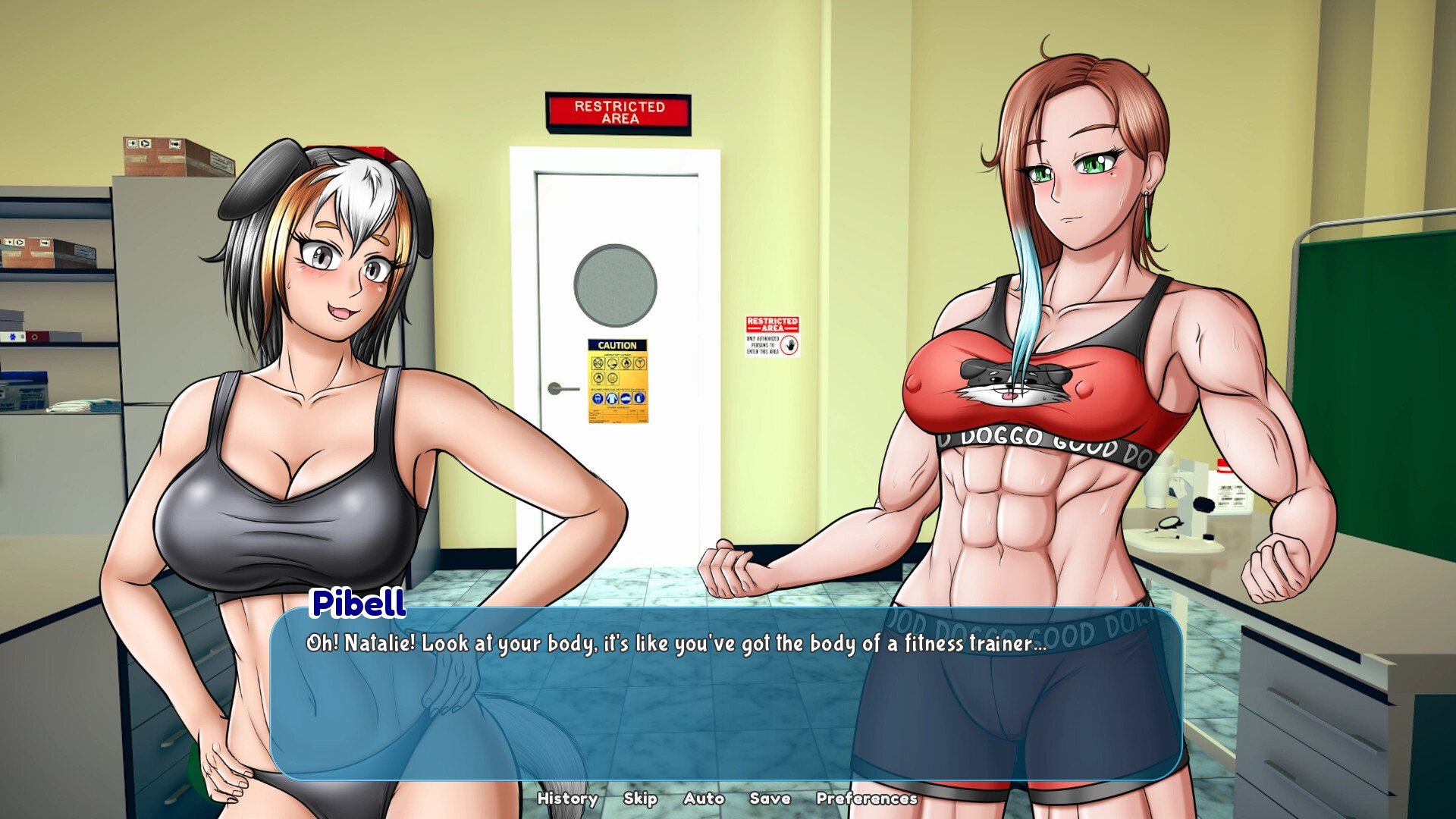Open the Preferences screen
Viewport: 1456px width, 819px height.
click(867, 799)
